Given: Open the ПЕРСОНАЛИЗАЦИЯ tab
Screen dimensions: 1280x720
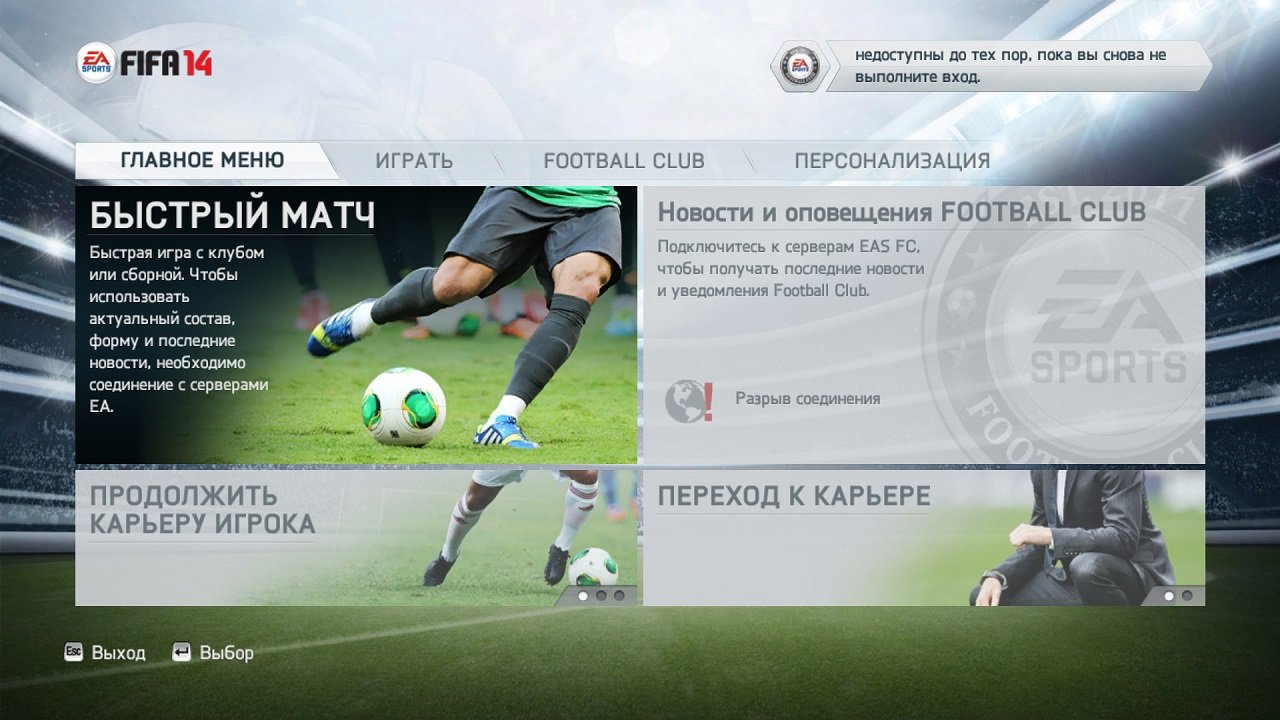Looking at the screenshot, I should [891, 159].
